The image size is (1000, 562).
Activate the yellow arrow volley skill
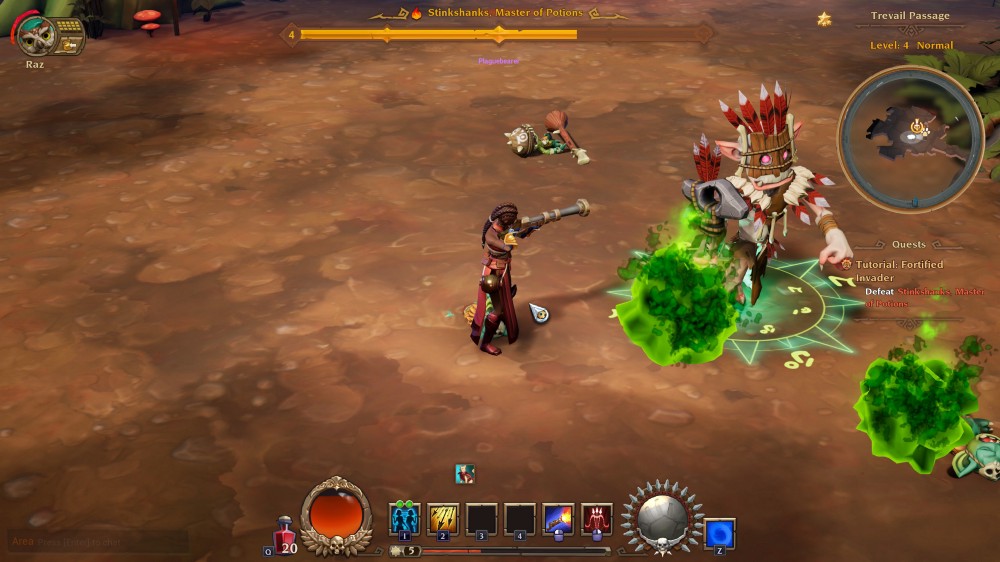click(443, 519)
